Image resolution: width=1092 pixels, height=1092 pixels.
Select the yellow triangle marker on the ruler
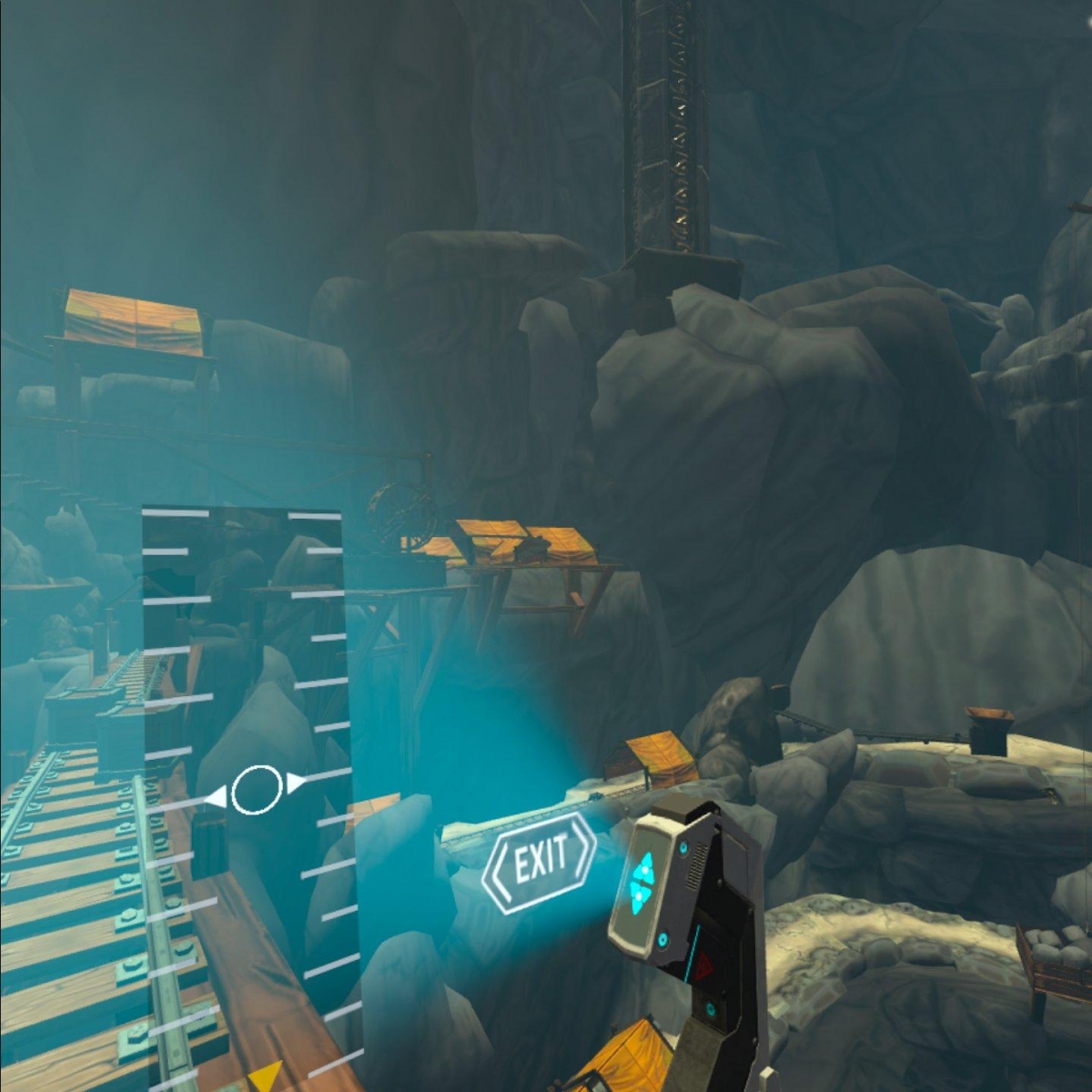[x=265, y=1077]
